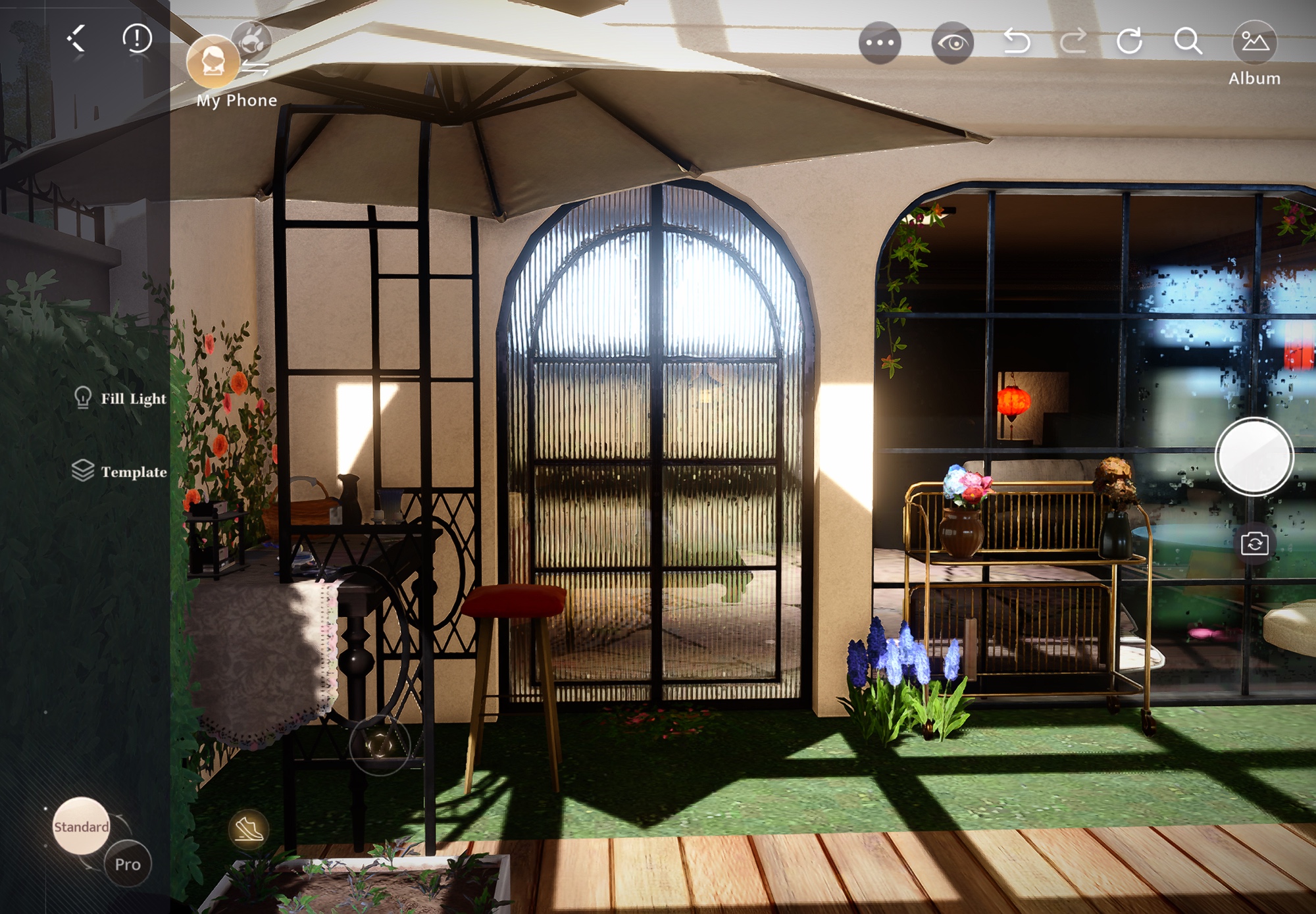Open the exclamation mark info icon
The height and width of the screenshot is (914, 1316).
137,39
